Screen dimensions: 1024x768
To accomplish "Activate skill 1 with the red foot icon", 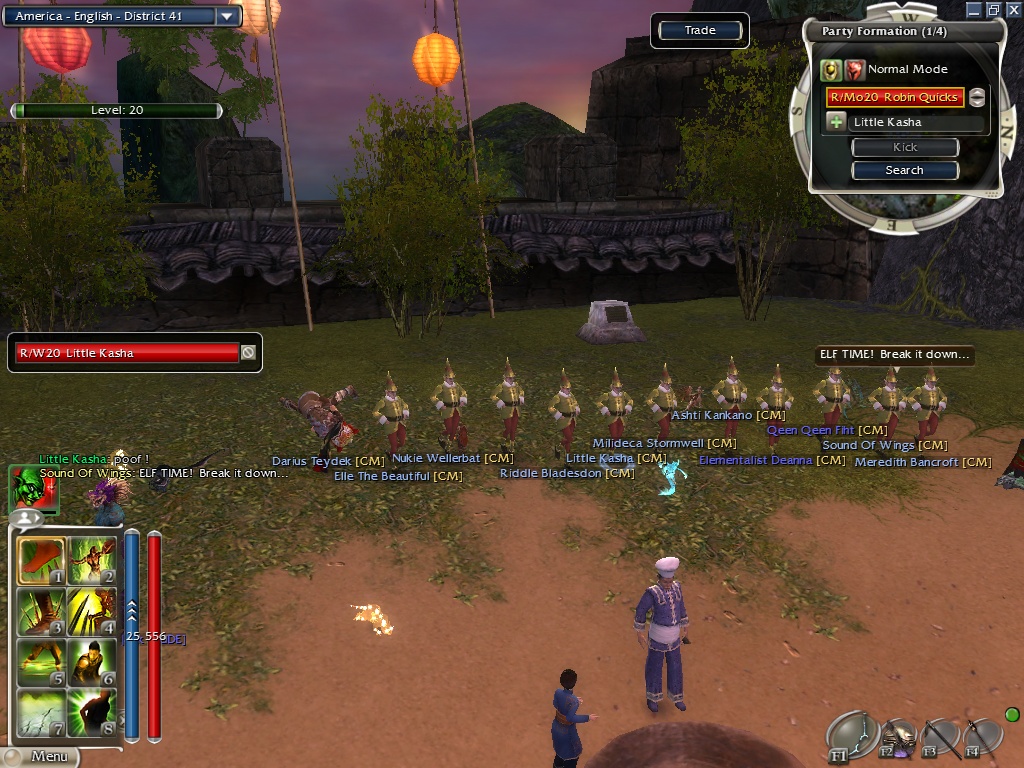I will (x=42, y=561).
